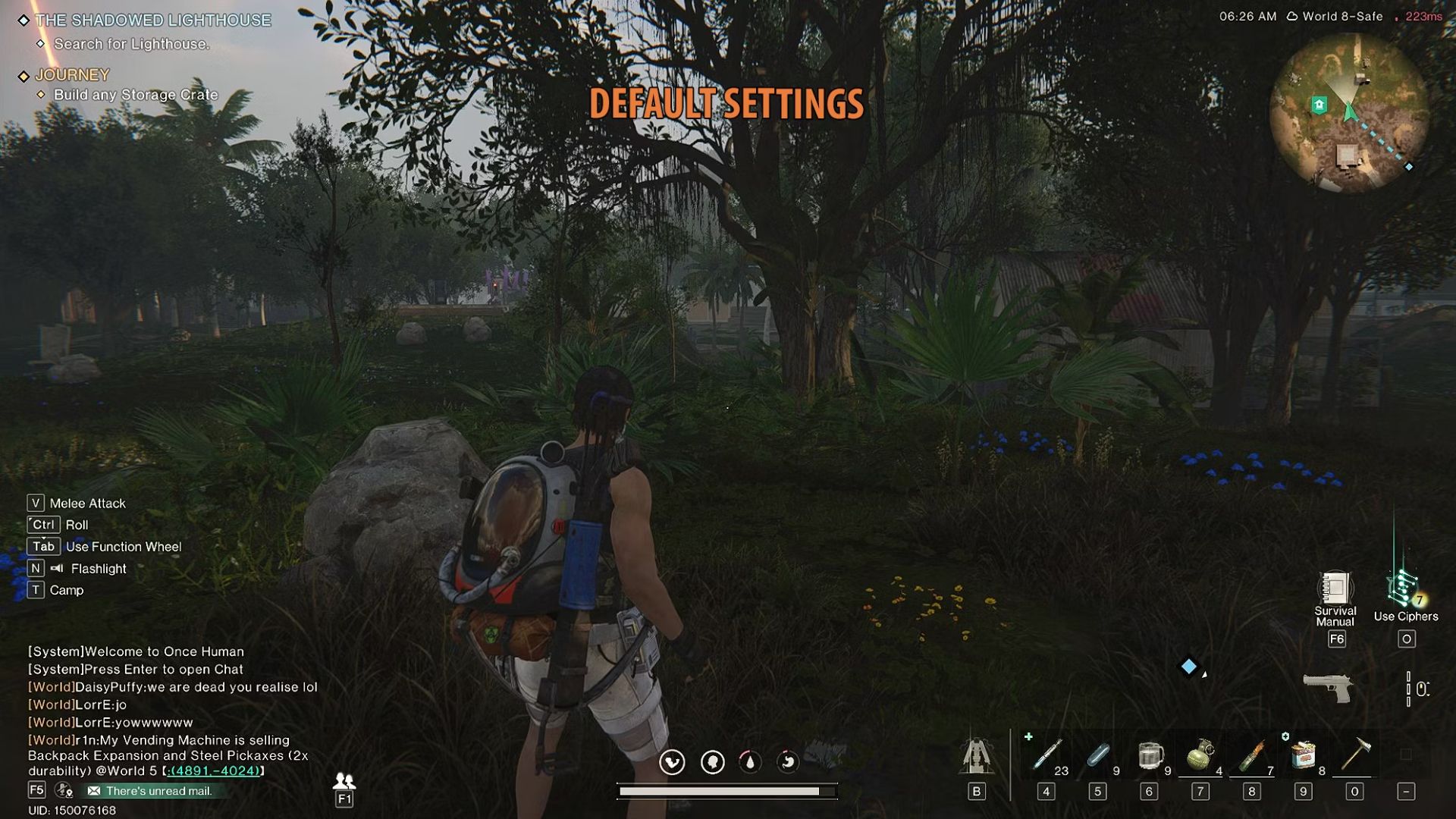Image resolution: width=1456 pixels, height=819 pixels.
Task: Toggle the muted microphone icon
Action: (x=63, y=789)
